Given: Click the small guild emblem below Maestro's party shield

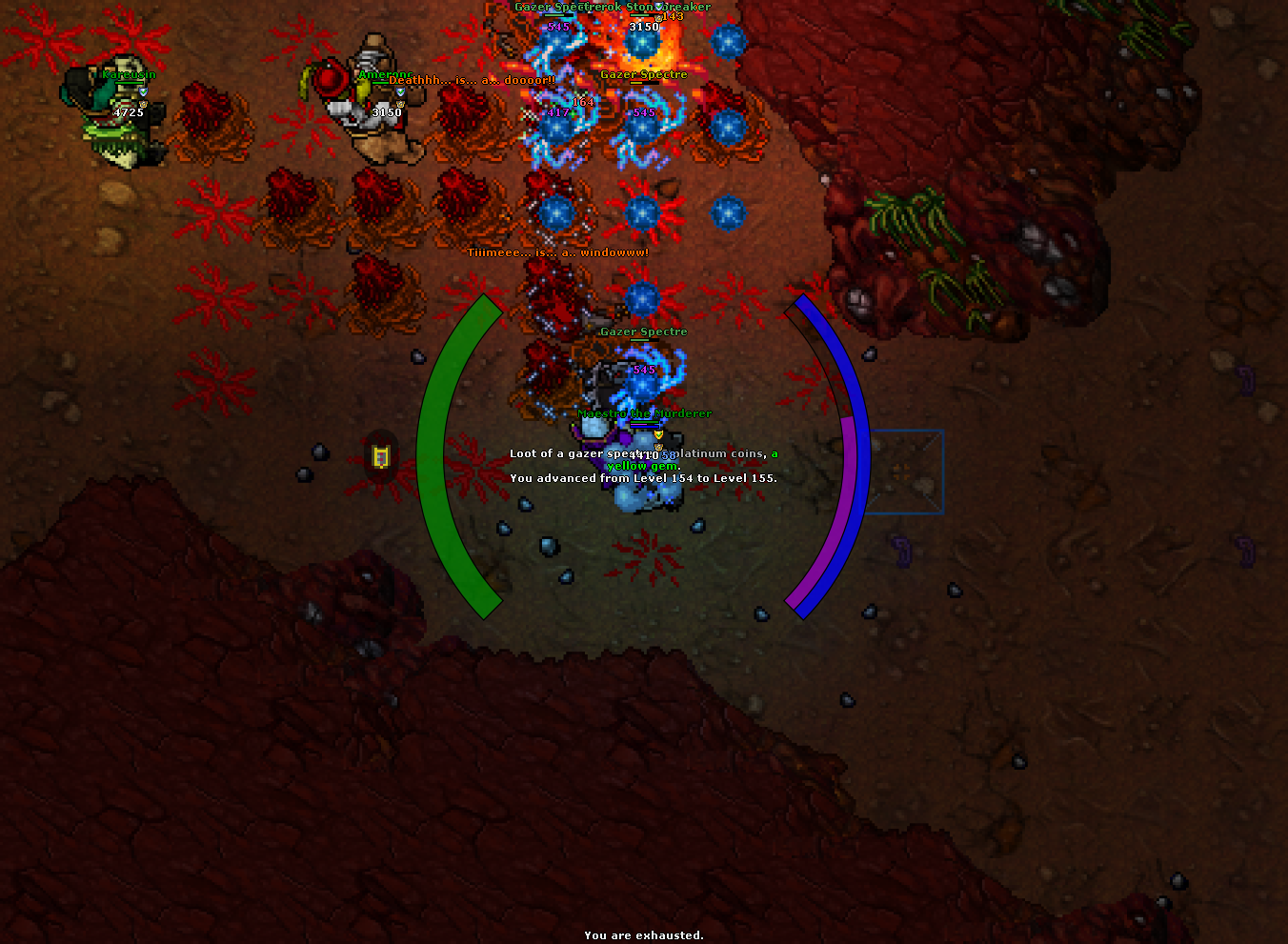Looking at the screenshot, I should click(x=659, y=447).
